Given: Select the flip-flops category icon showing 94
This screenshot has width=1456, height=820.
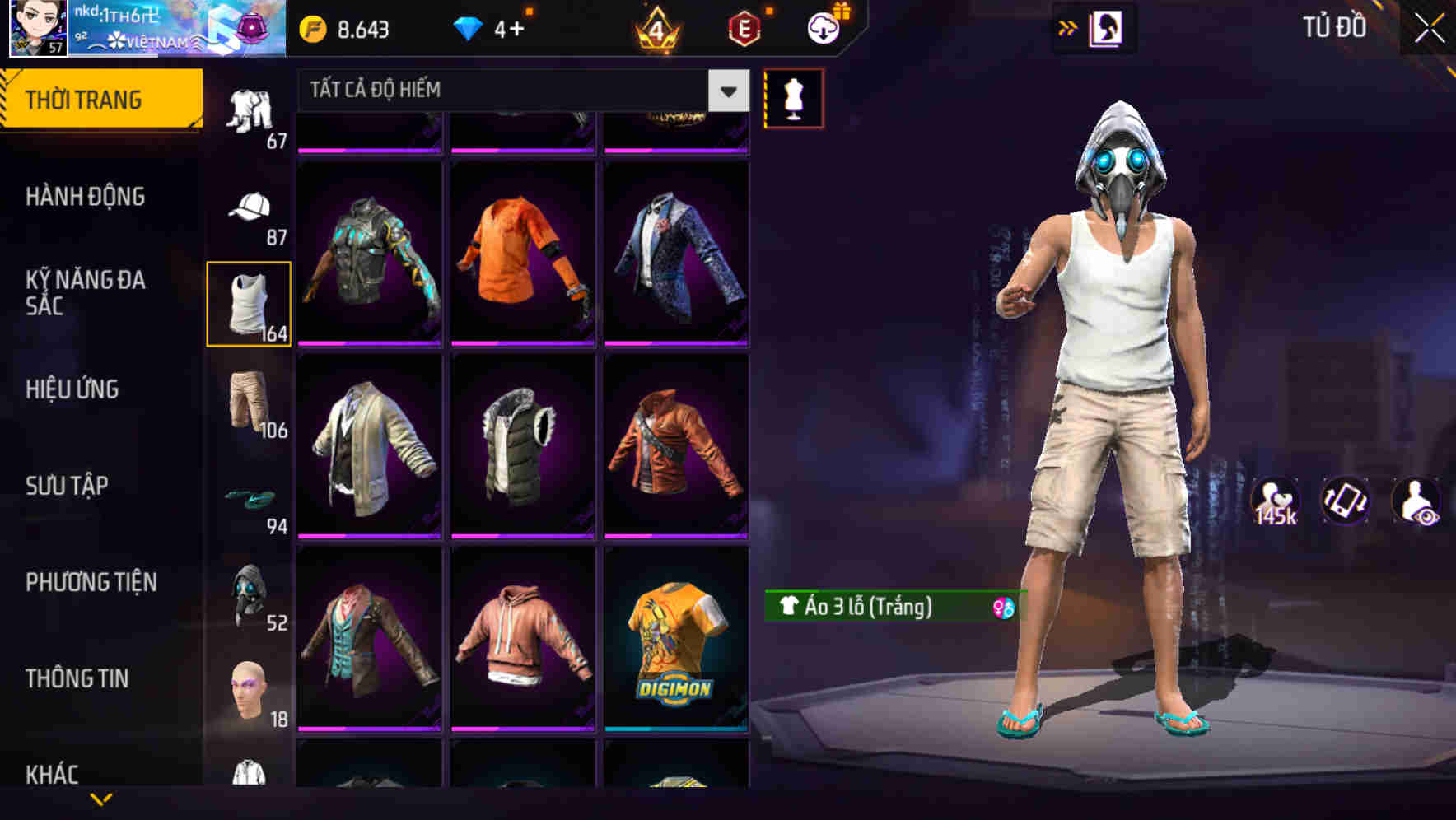Looking at the screenshot, I should pos(248,498).
